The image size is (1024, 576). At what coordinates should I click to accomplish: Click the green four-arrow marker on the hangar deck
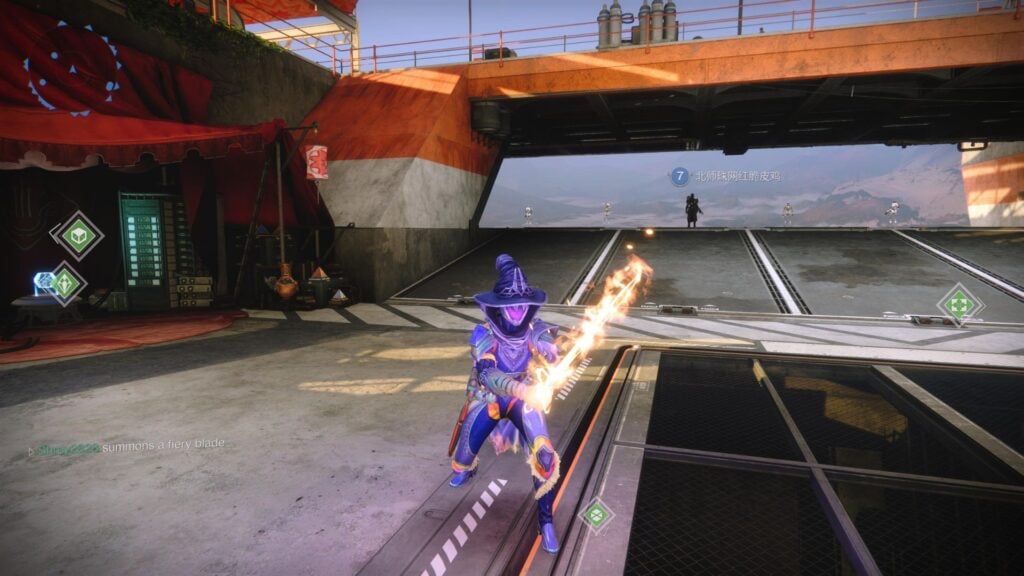point(959,304)
